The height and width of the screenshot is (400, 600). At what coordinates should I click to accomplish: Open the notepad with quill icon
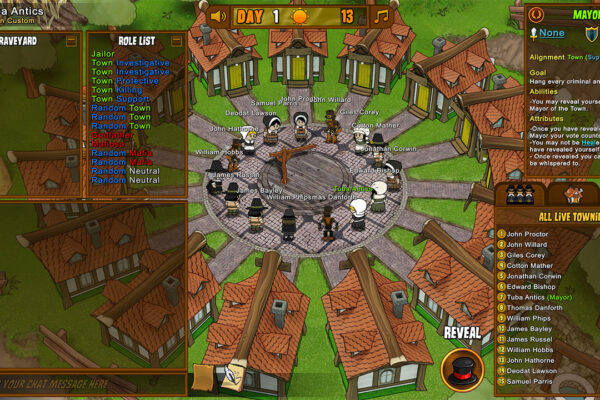click(233, 377)
